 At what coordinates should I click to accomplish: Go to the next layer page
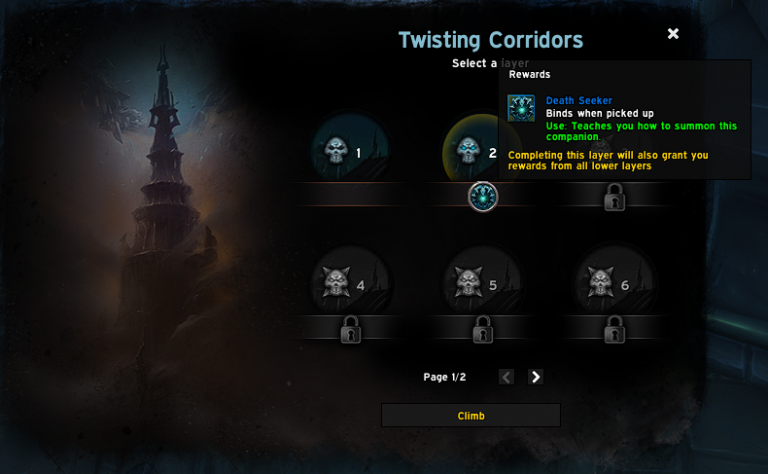click(536, 377)
